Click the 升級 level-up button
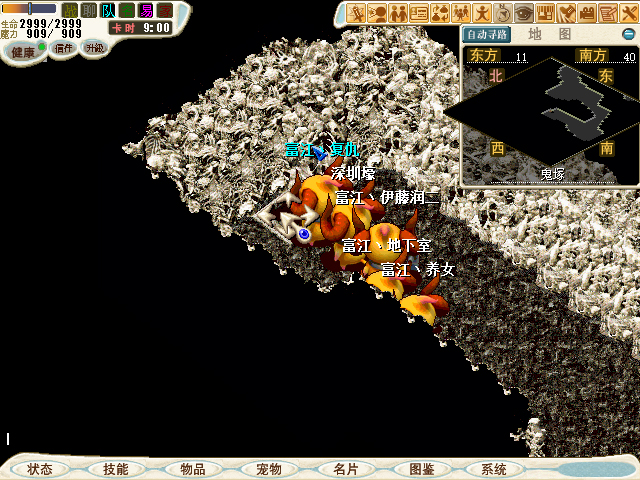 tap(94, 48)
